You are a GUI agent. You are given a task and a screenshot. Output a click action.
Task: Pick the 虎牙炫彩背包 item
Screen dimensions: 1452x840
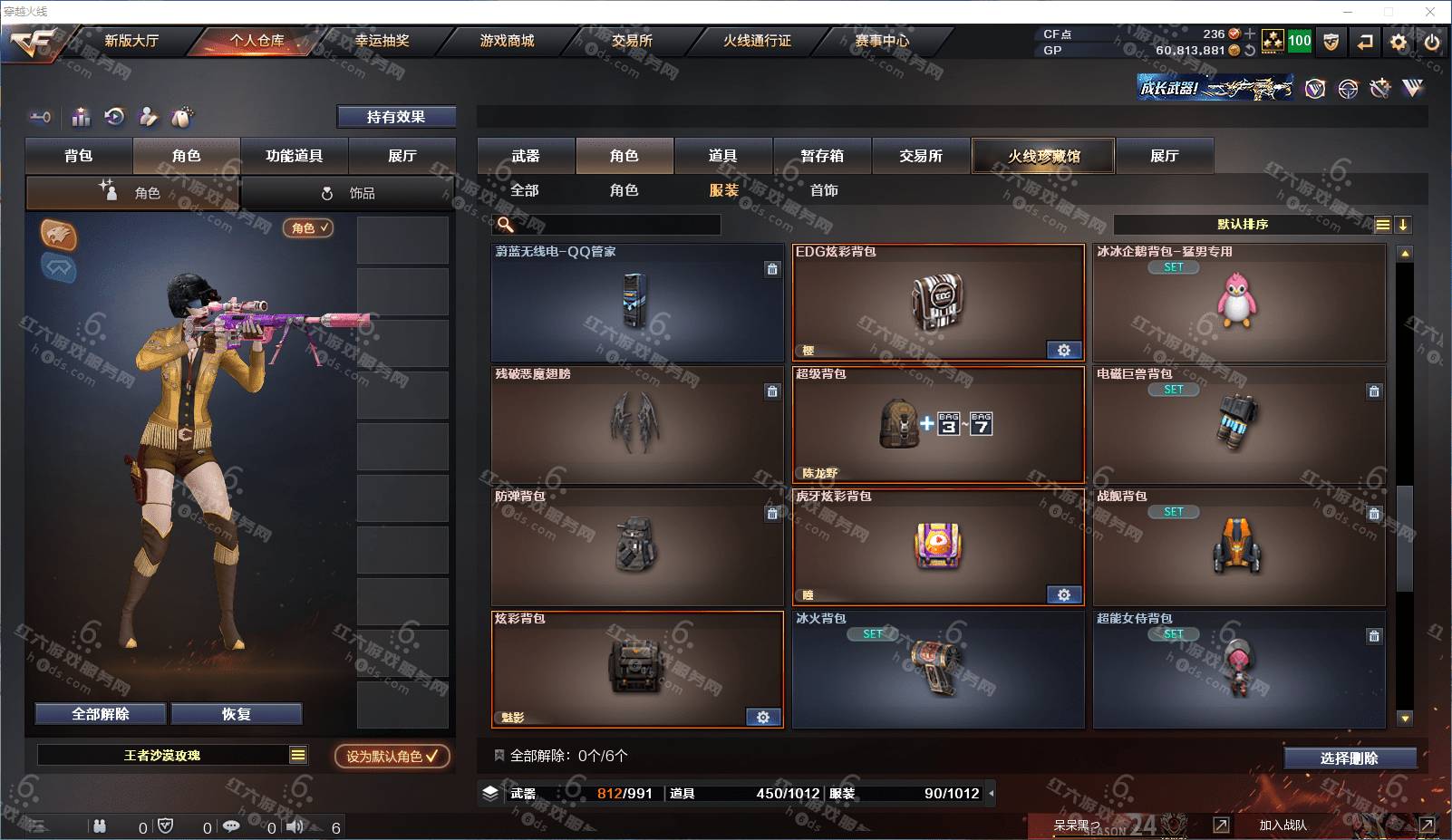938,547
